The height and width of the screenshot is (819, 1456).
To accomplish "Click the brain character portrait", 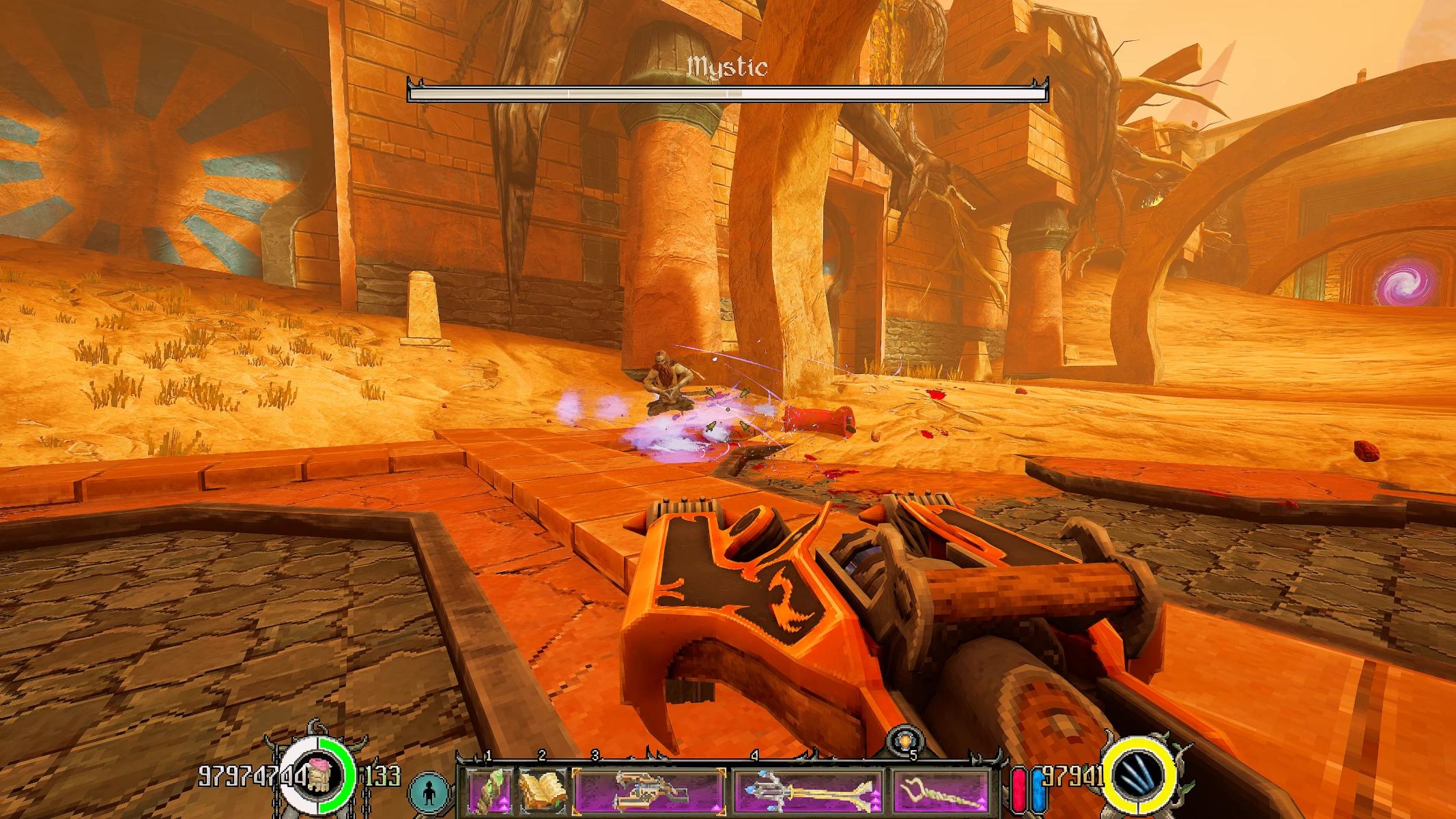I will click(317, 777).
